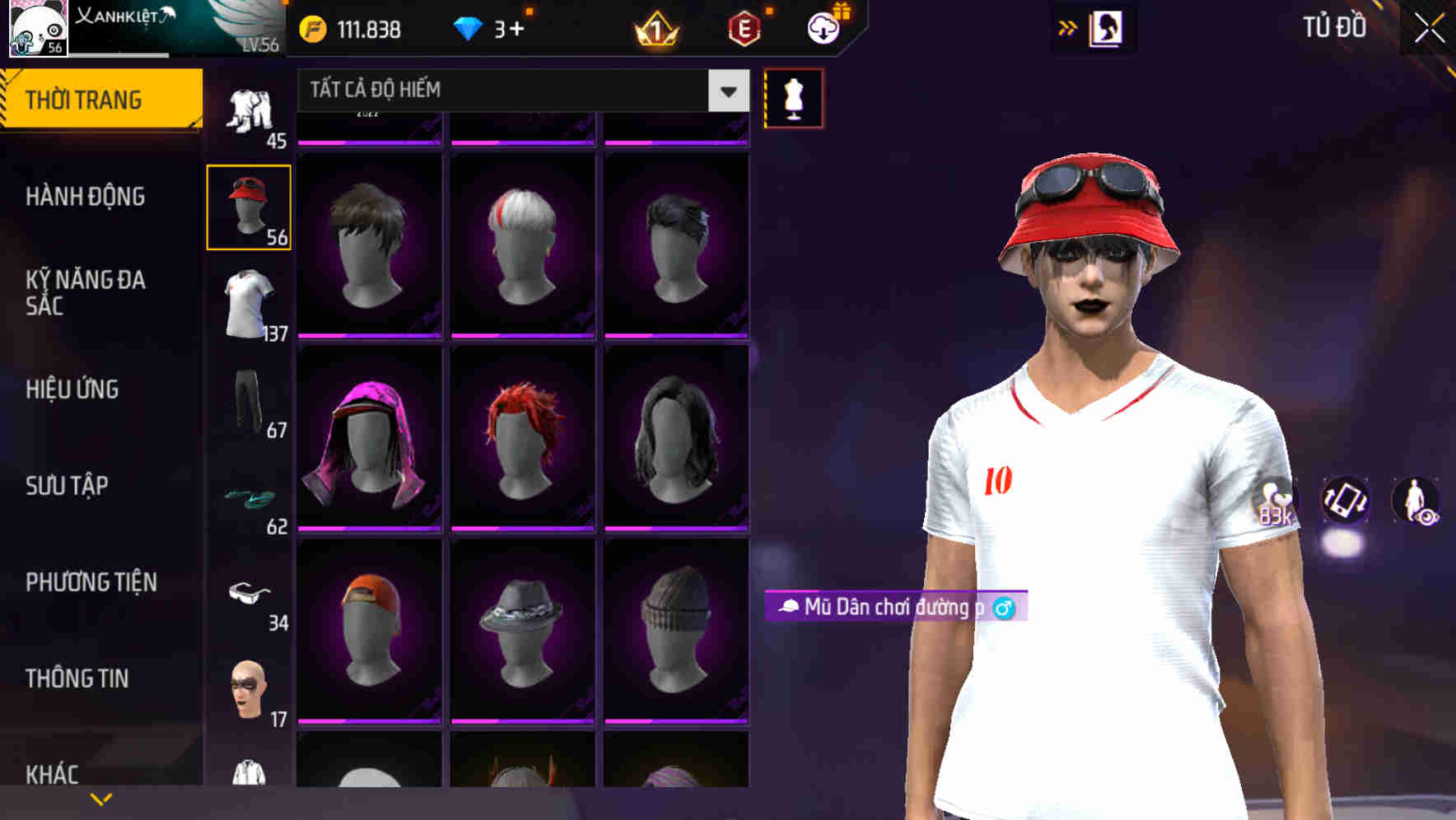
Task: Select the spiky red hairstyle thumbnail
Action: tap(522, 436)
